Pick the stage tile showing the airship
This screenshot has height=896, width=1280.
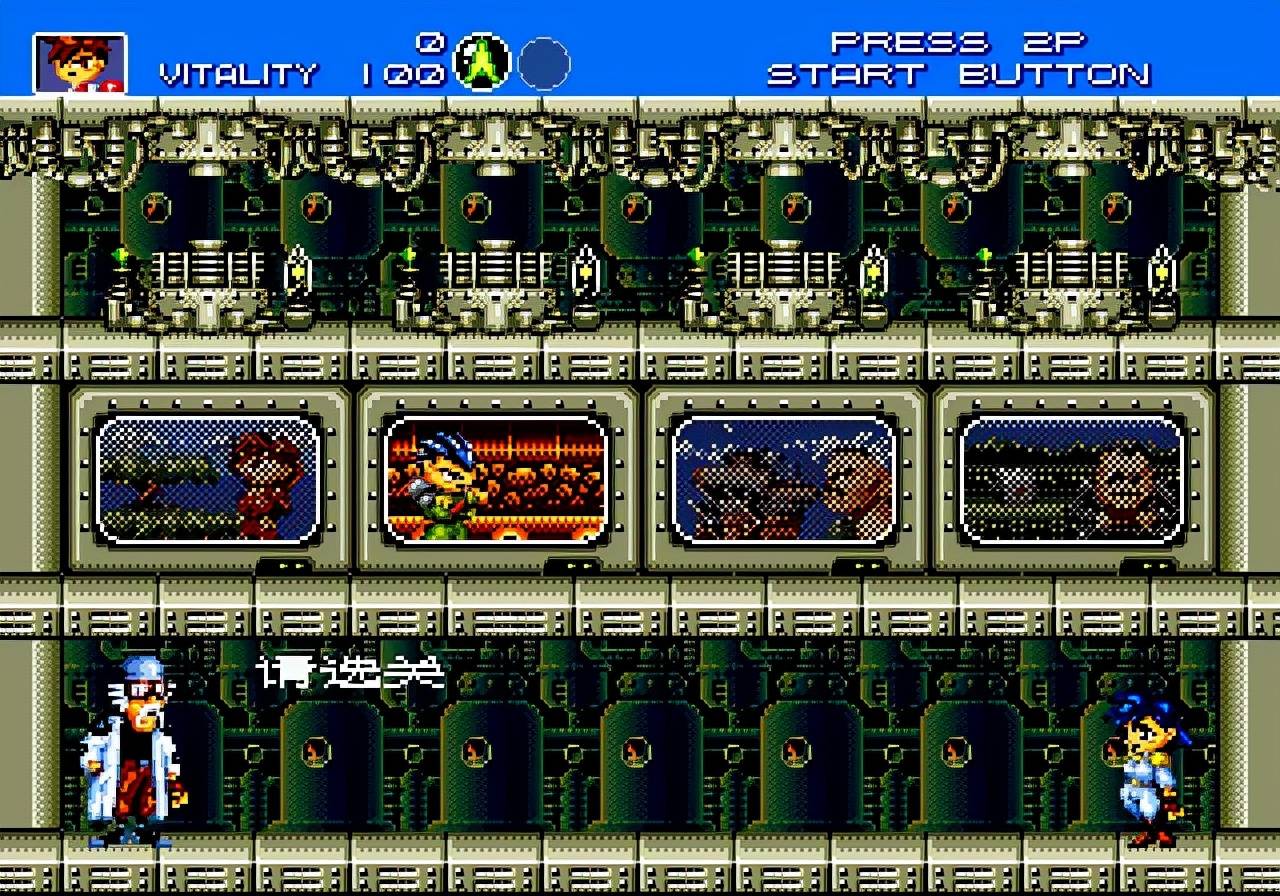784,479
